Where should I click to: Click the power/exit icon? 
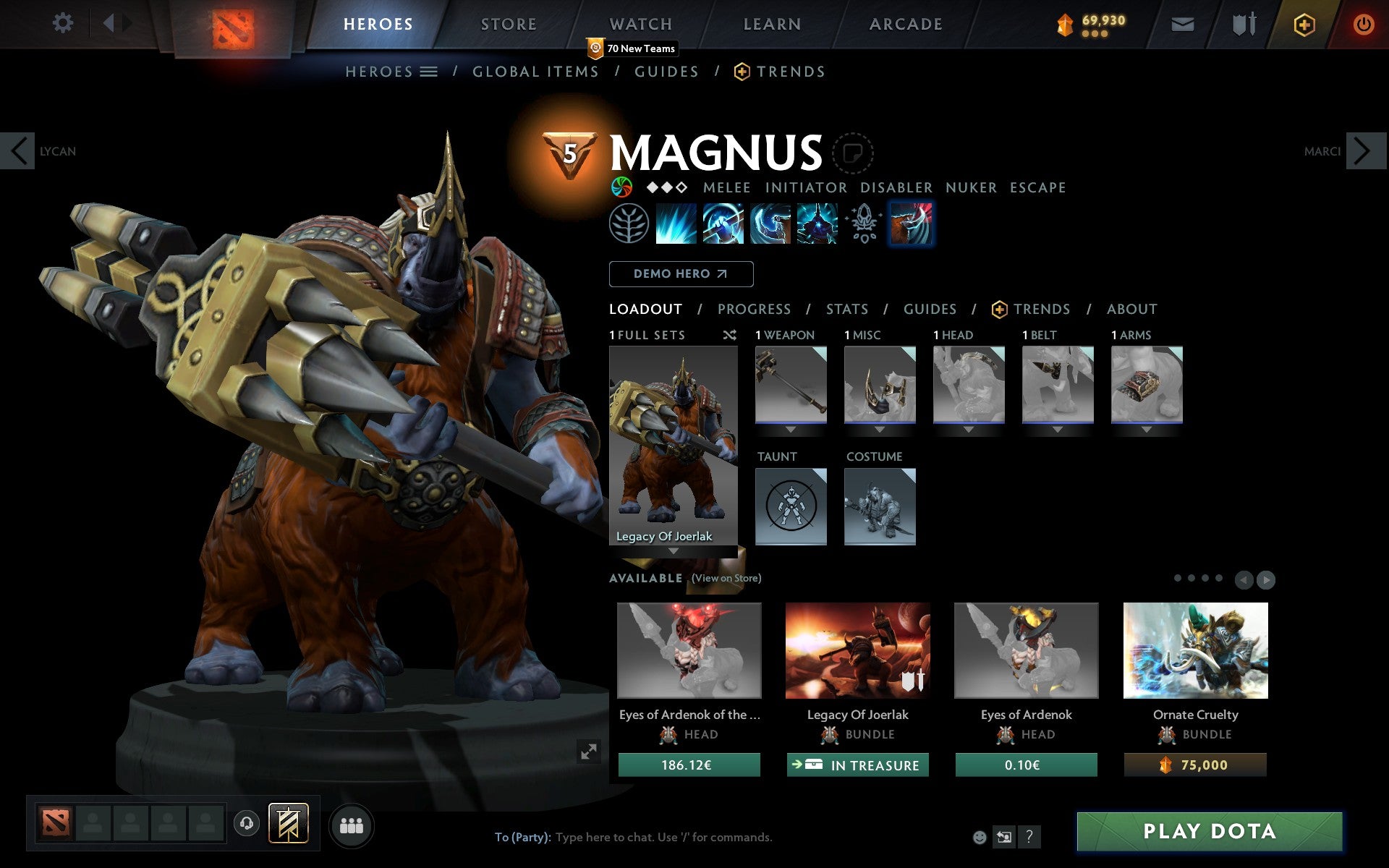1363,23
